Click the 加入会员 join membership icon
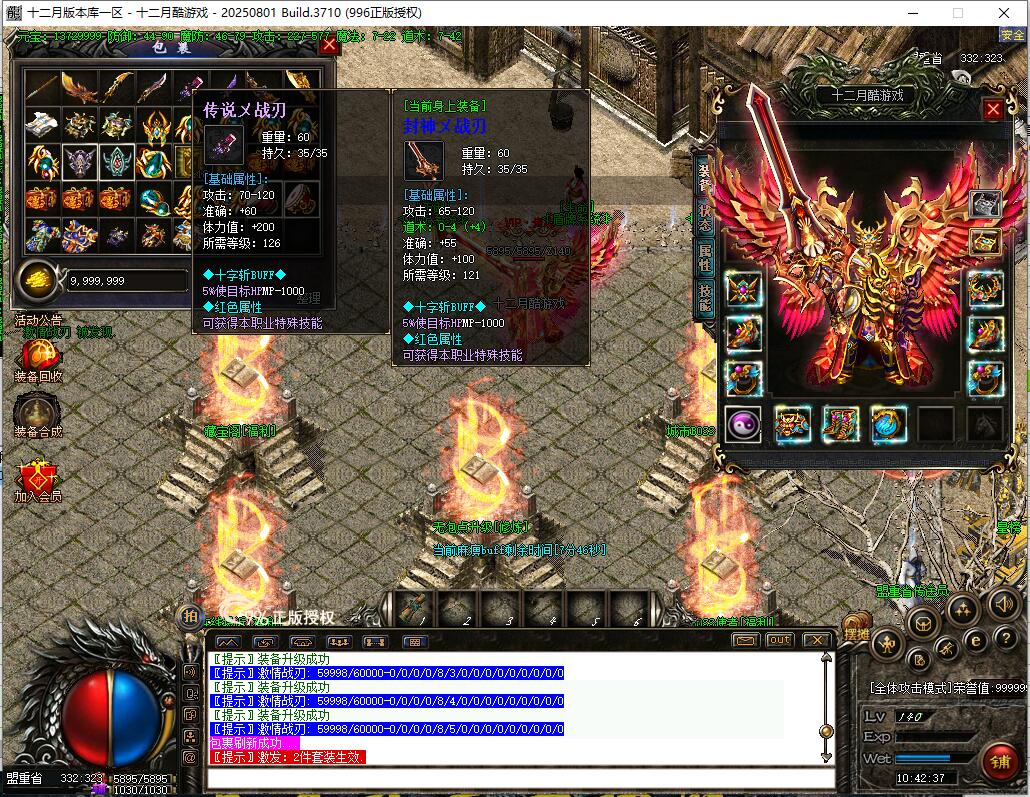This screenshot has width=1030, height=797. point(38,476)
